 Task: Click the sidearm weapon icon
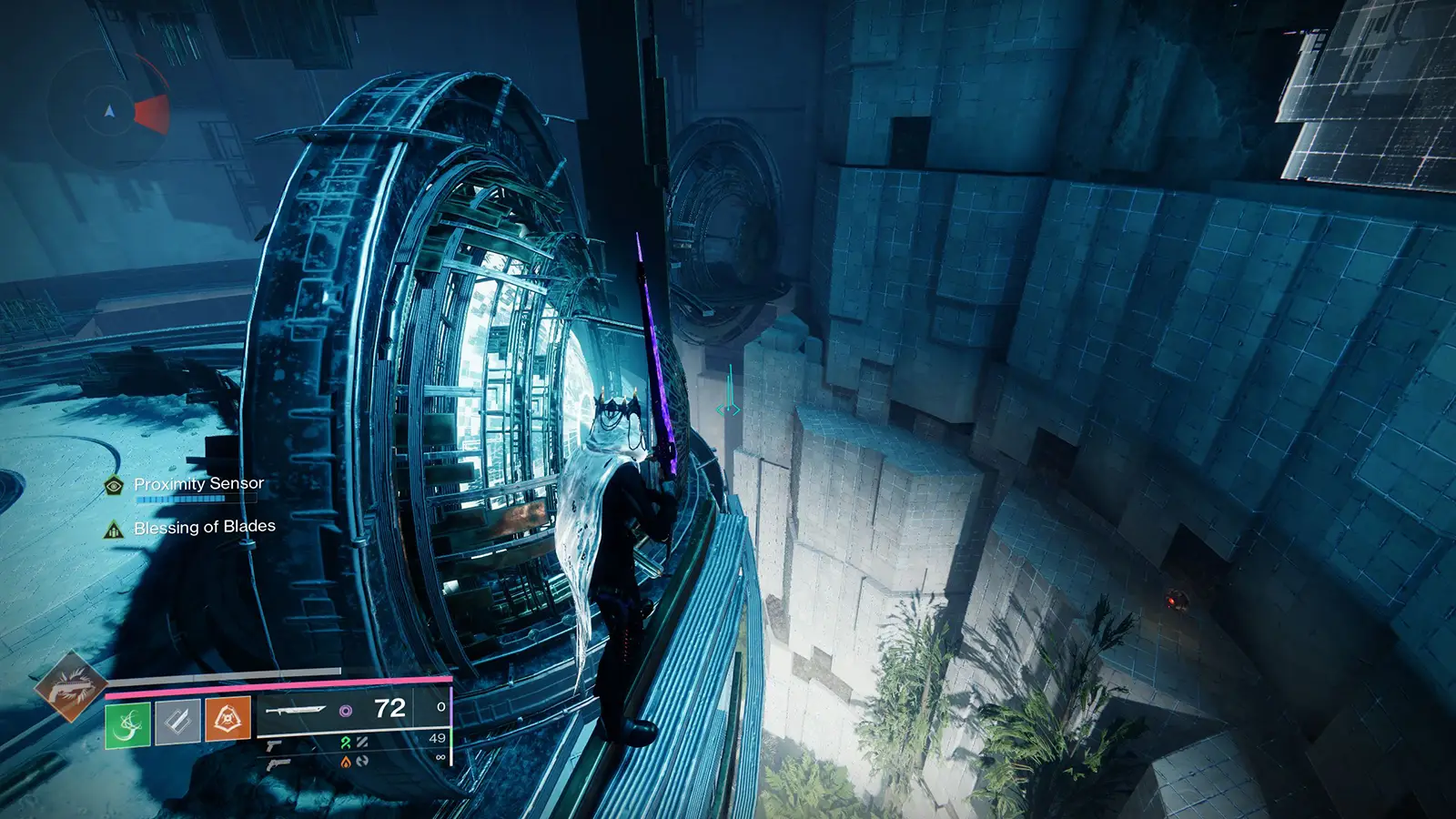[279, 765]
